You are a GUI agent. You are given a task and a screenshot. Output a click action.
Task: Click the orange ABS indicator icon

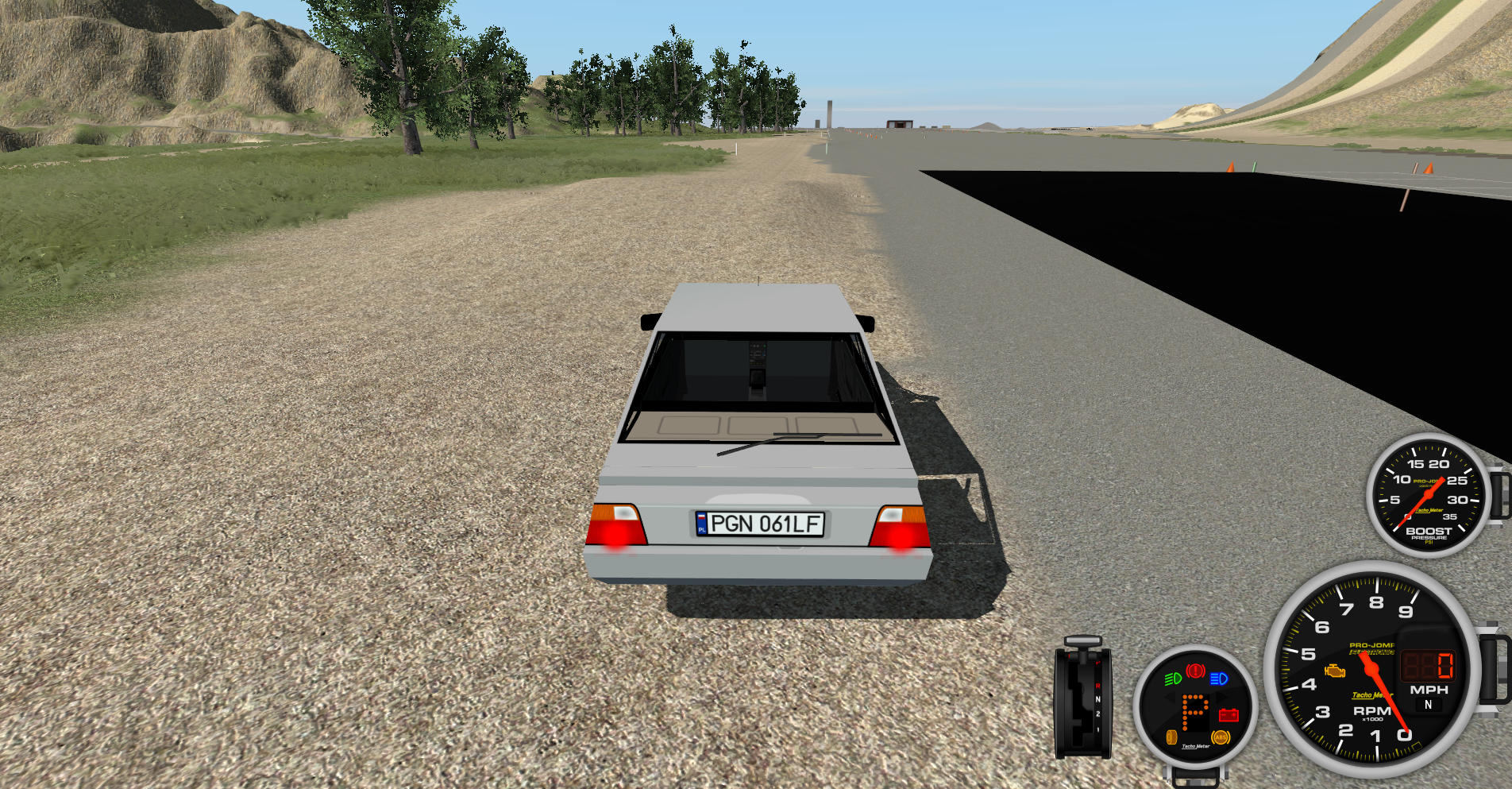1221,737
